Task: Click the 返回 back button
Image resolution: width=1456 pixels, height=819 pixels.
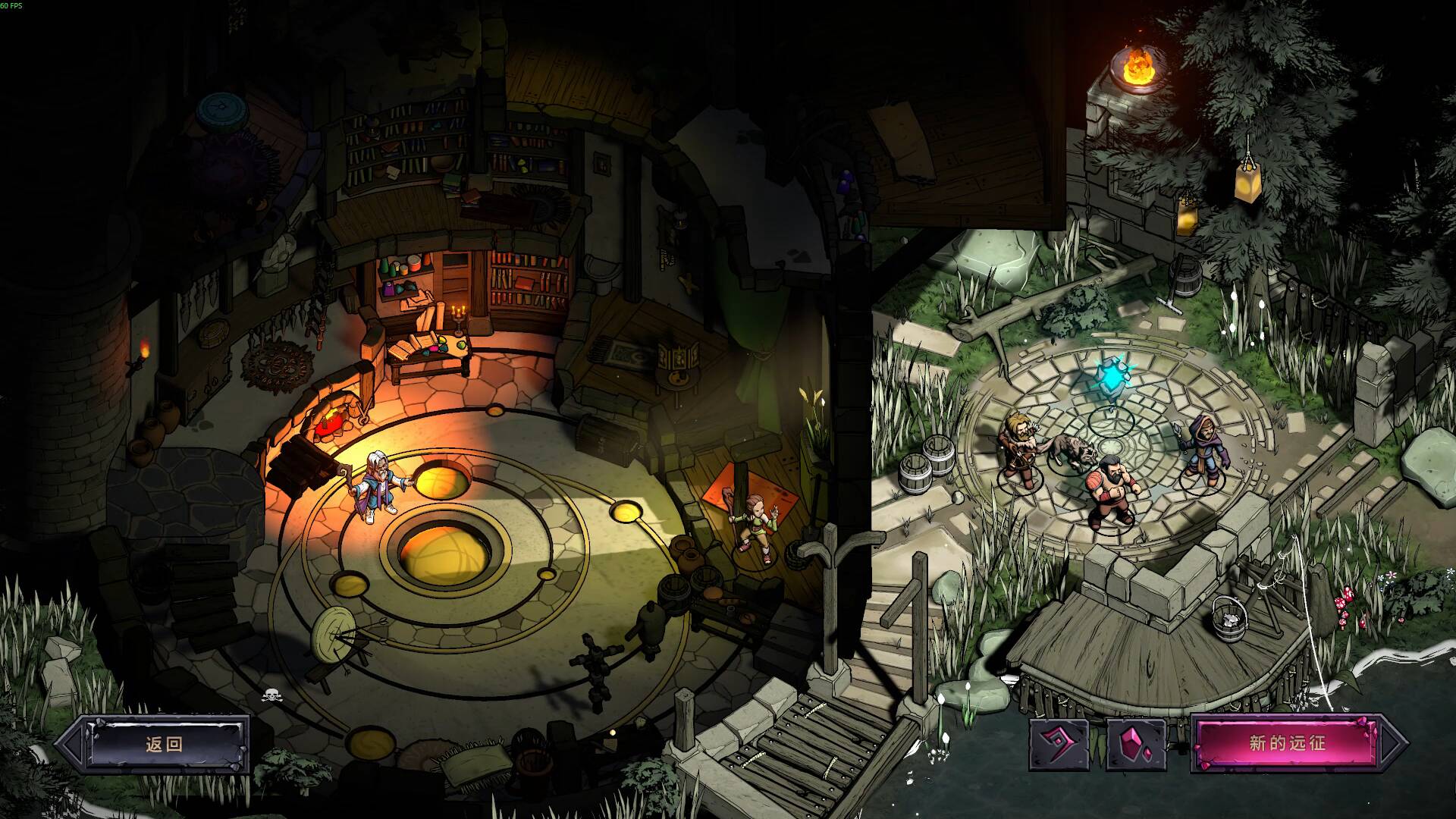Action: (165, 744)
